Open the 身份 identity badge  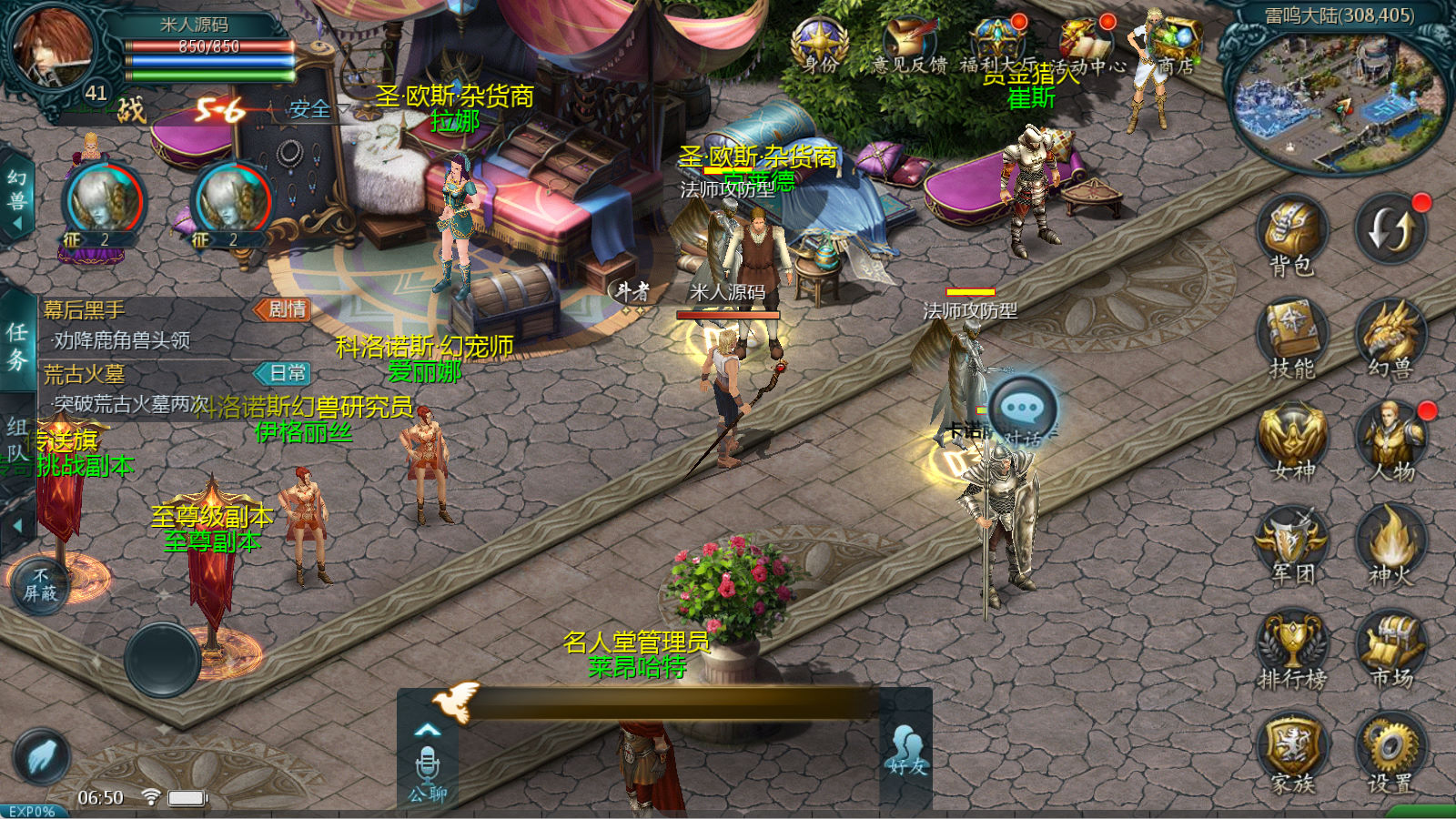(x=819, y=44)
